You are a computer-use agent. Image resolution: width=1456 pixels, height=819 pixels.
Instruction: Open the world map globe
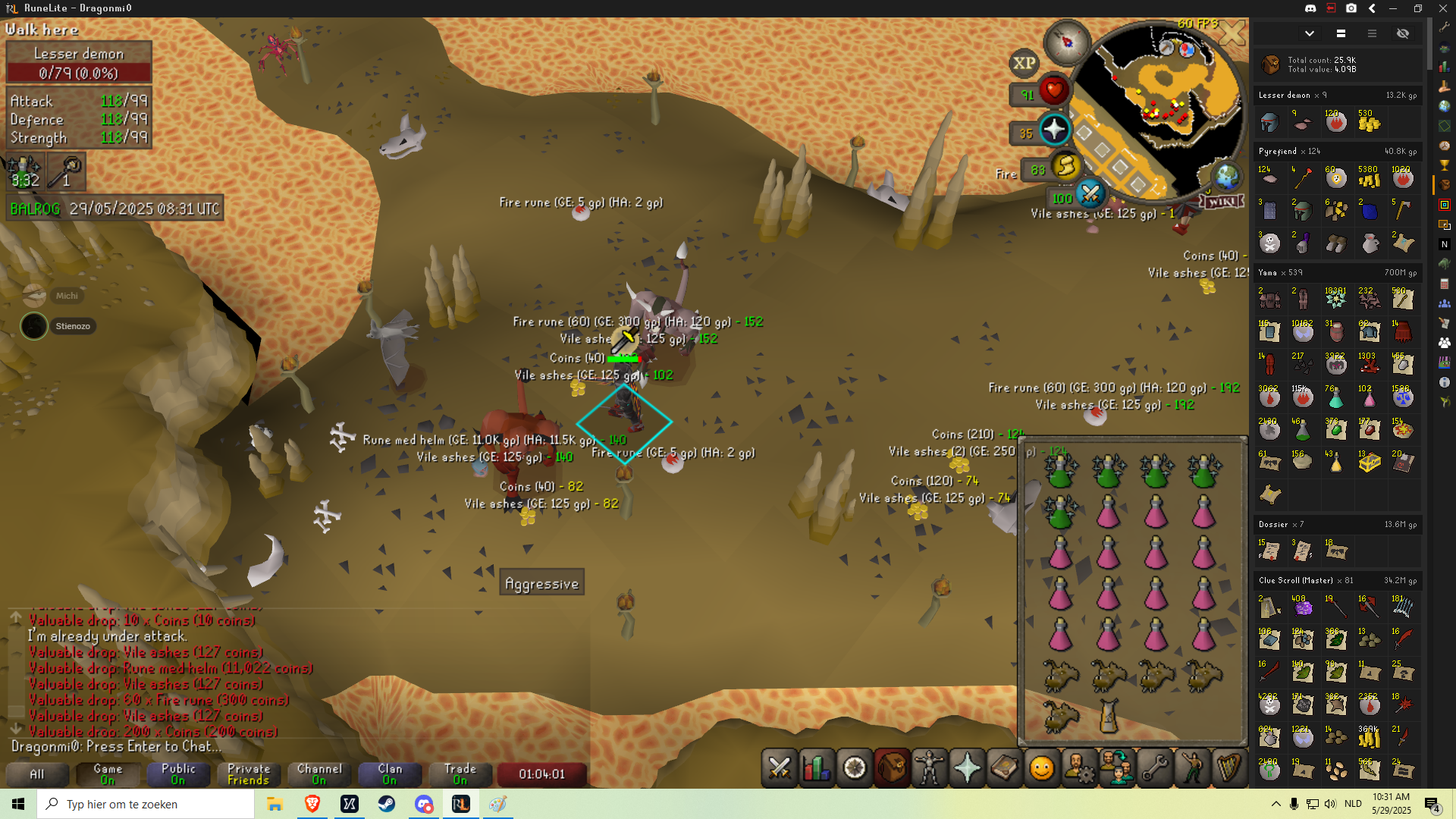tap(1226, 177)
